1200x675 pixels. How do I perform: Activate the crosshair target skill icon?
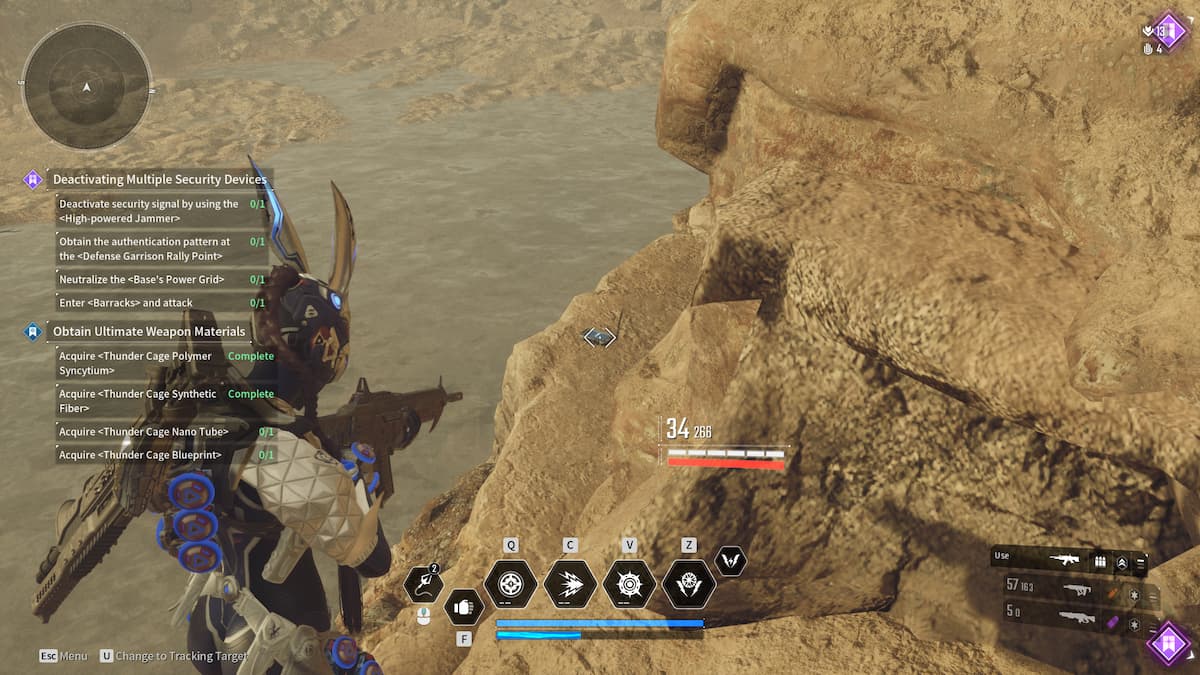pos(510,584)
